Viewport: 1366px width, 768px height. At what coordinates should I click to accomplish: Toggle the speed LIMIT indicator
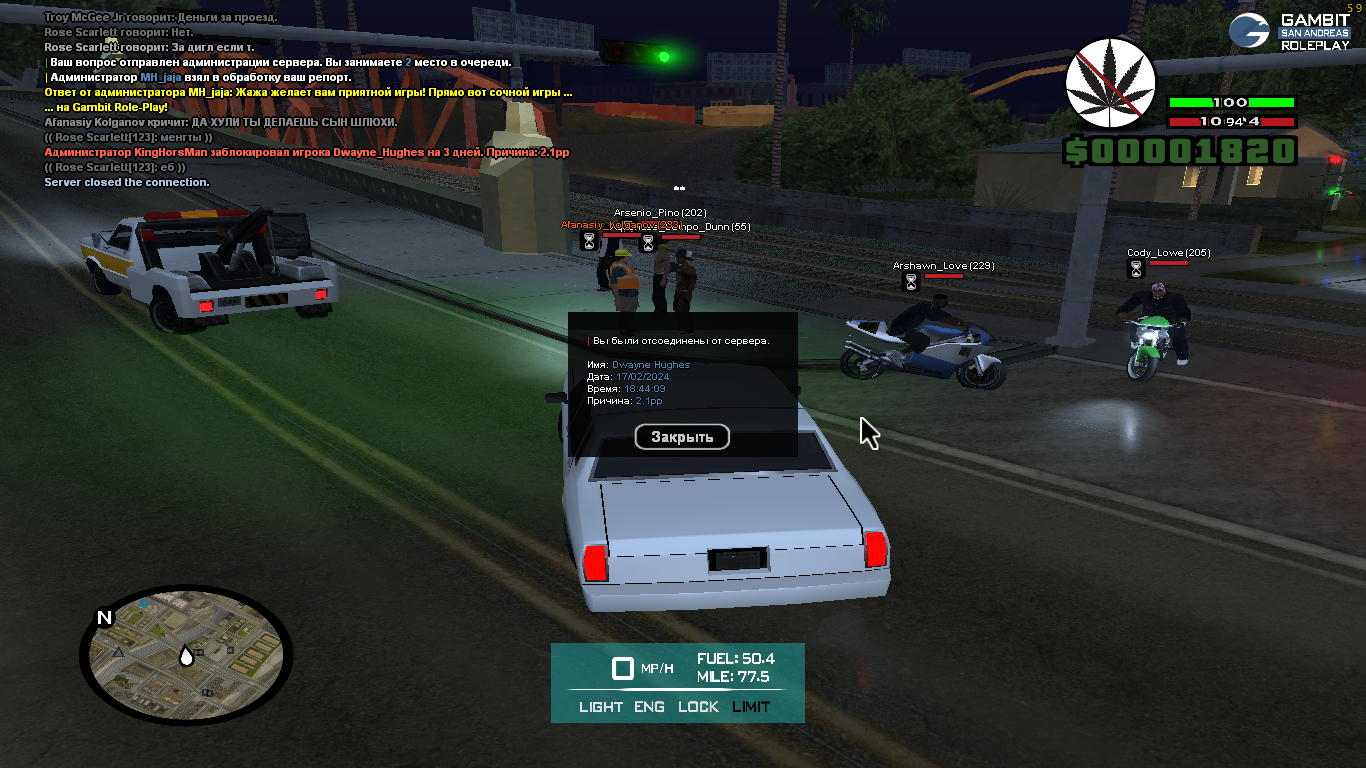[x=751, y=707]
